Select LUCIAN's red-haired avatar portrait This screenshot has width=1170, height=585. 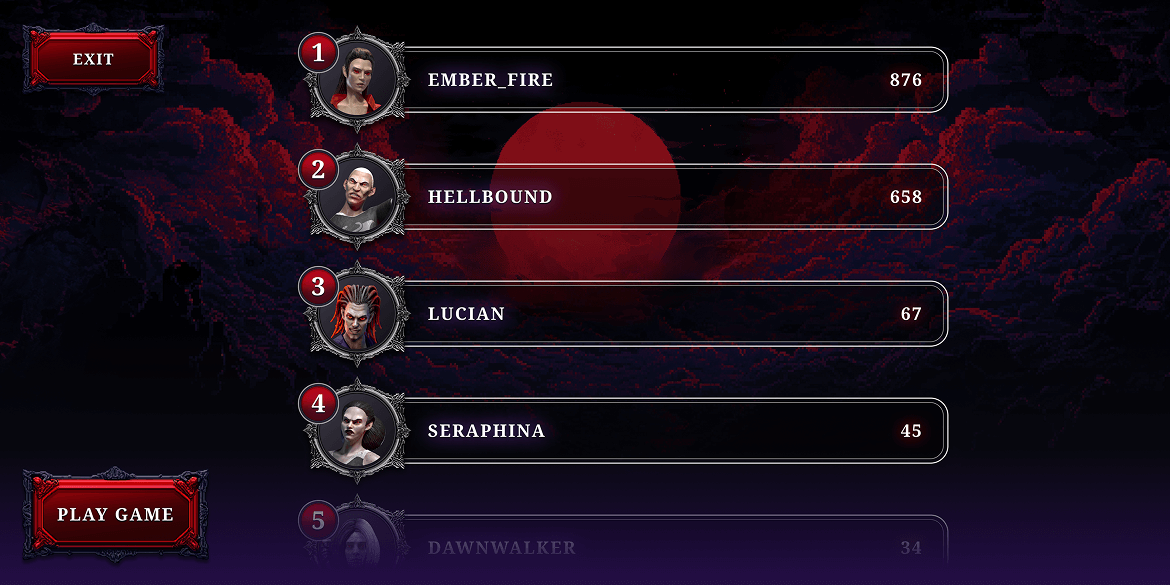(x=358, y=314)
